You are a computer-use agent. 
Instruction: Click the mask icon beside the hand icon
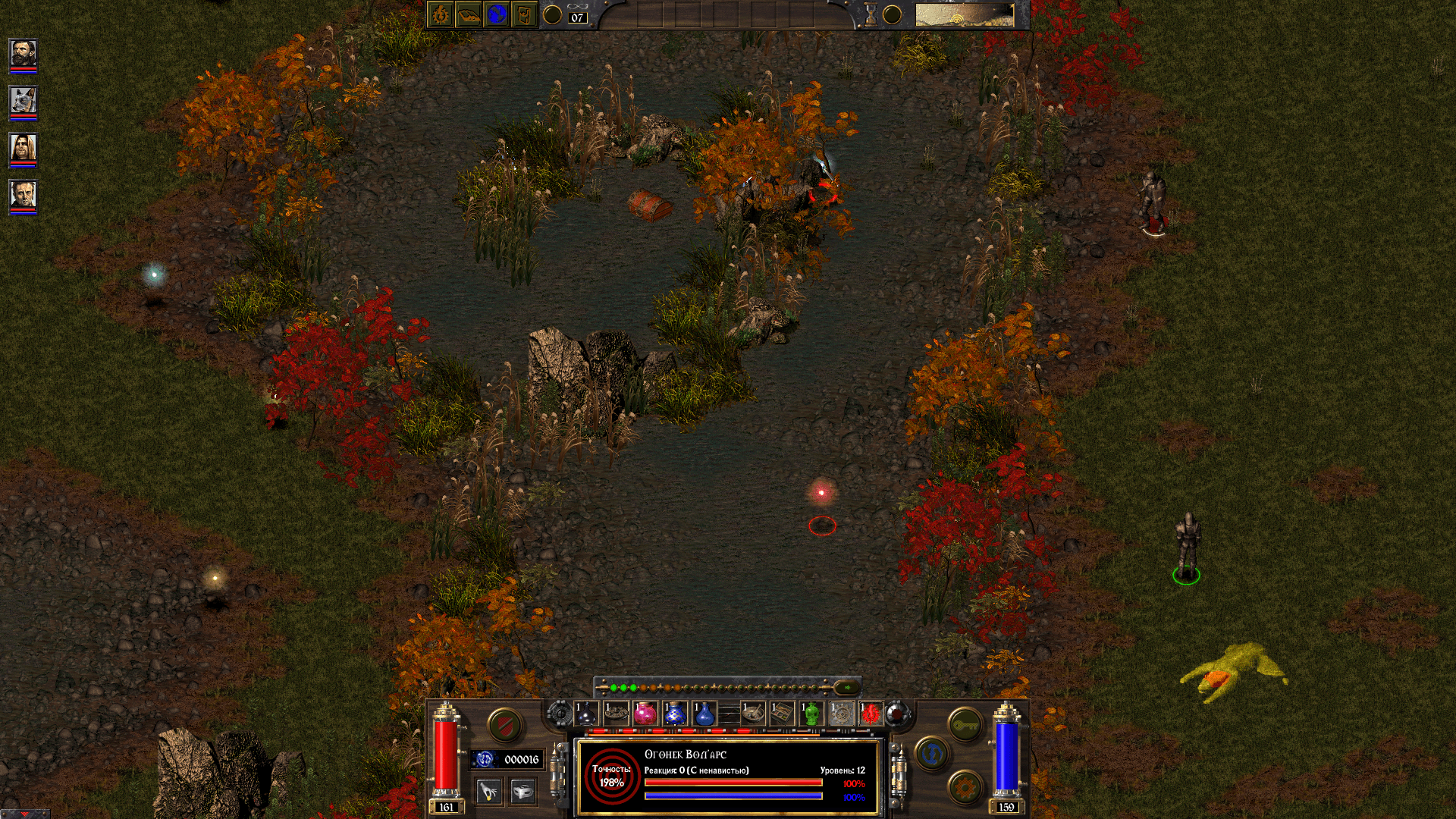[523, 791]
